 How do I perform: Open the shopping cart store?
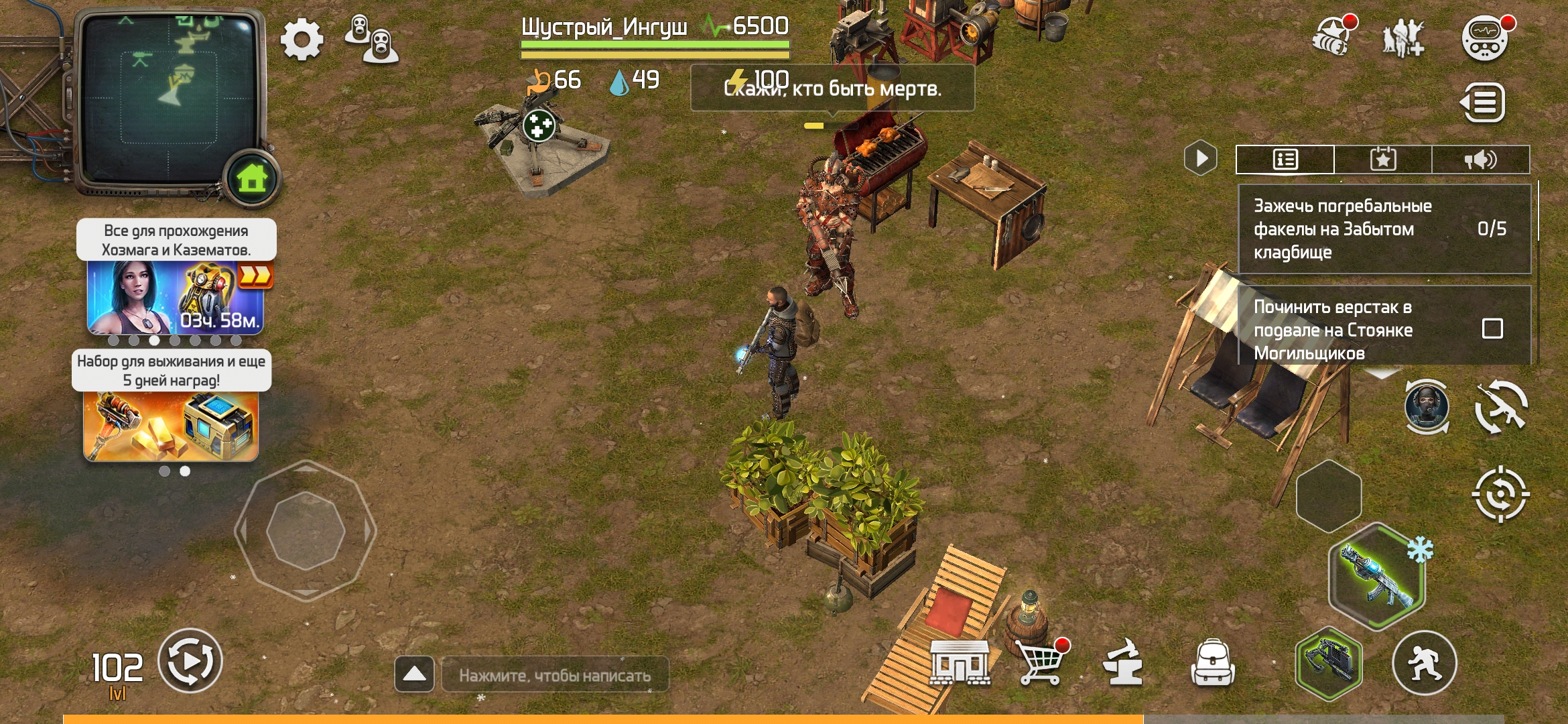pyautogui.click(x=1041, y=662)
